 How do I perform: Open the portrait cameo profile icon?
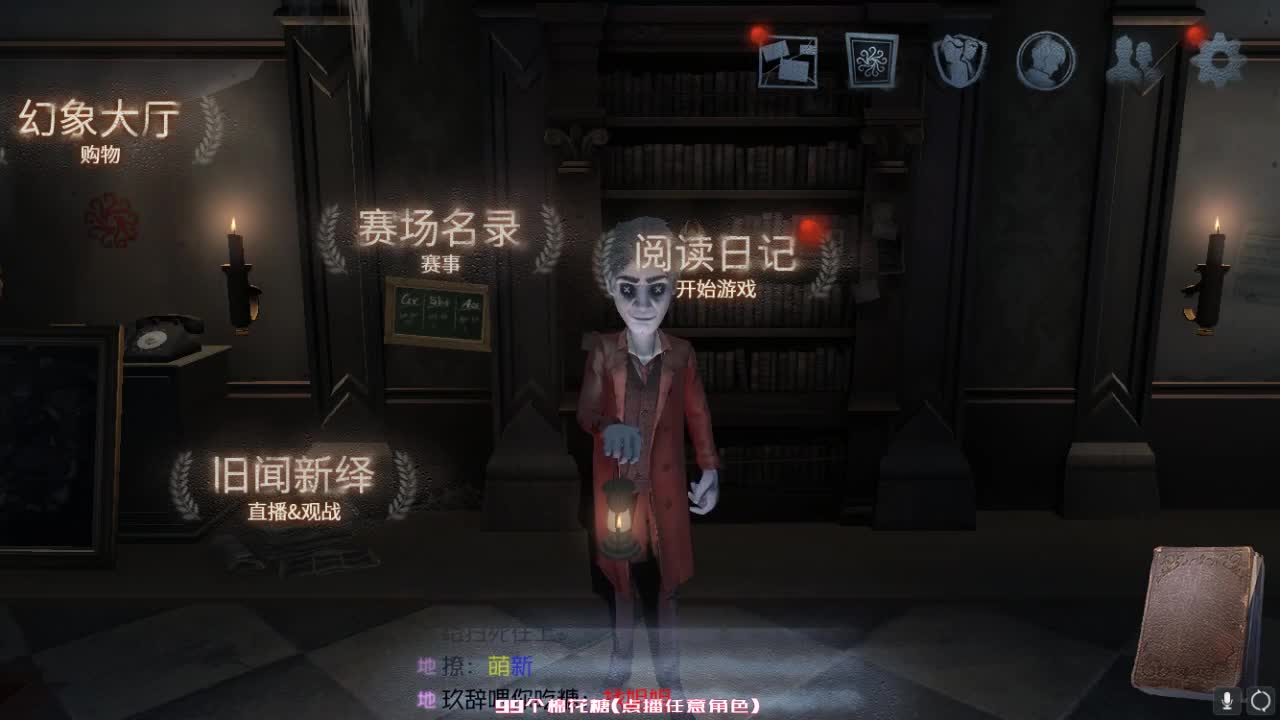(x=1044, y=60)
